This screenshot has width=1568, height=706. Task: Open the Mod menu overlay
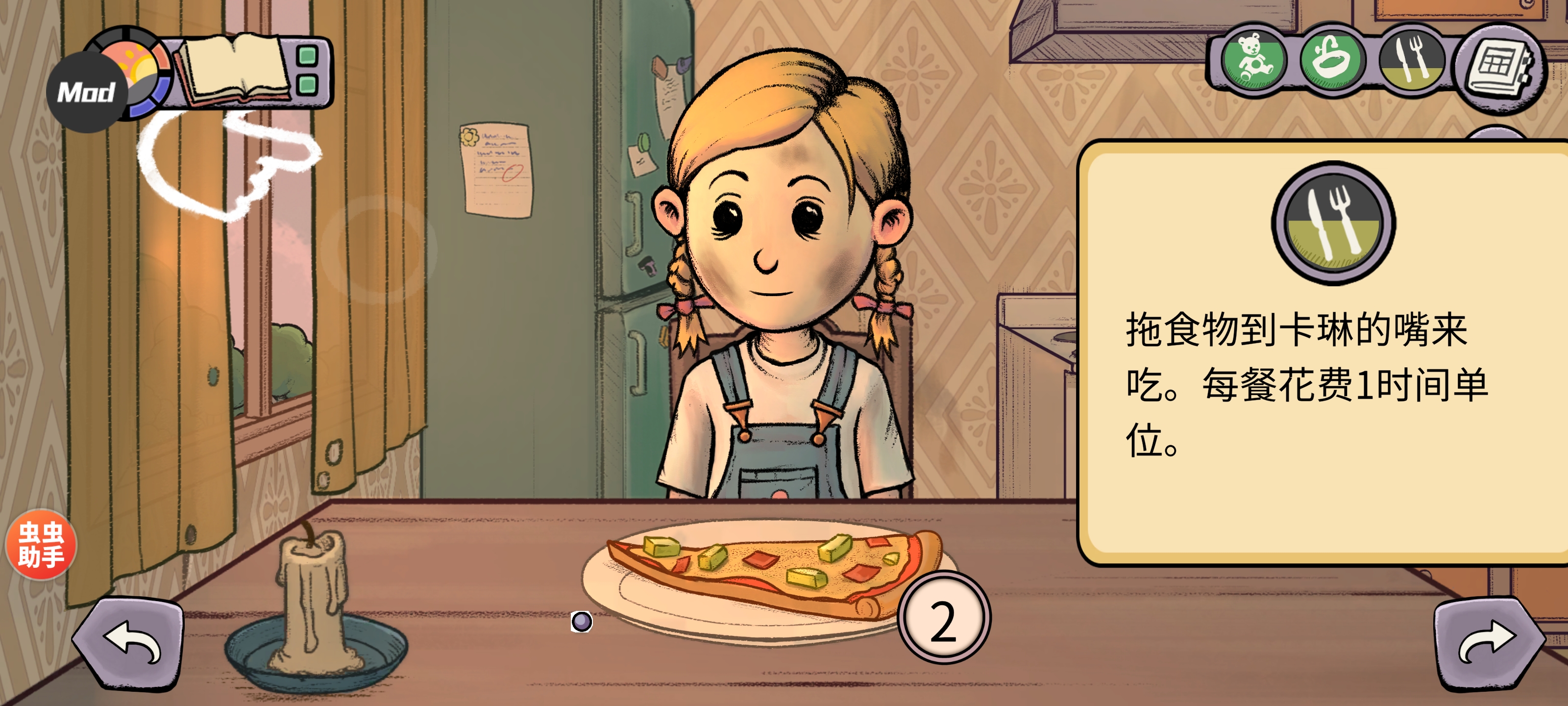coord(86,93)
